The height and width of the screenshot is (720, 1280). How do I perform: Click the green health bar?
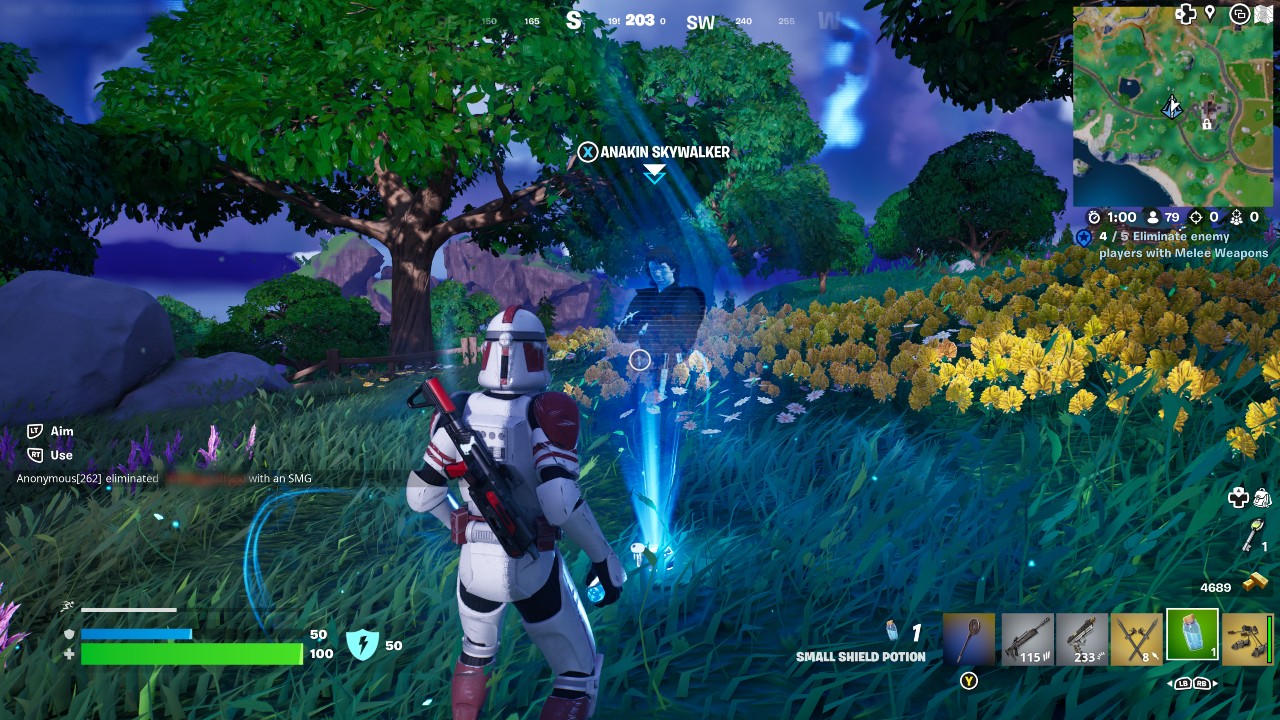point(190,655)
